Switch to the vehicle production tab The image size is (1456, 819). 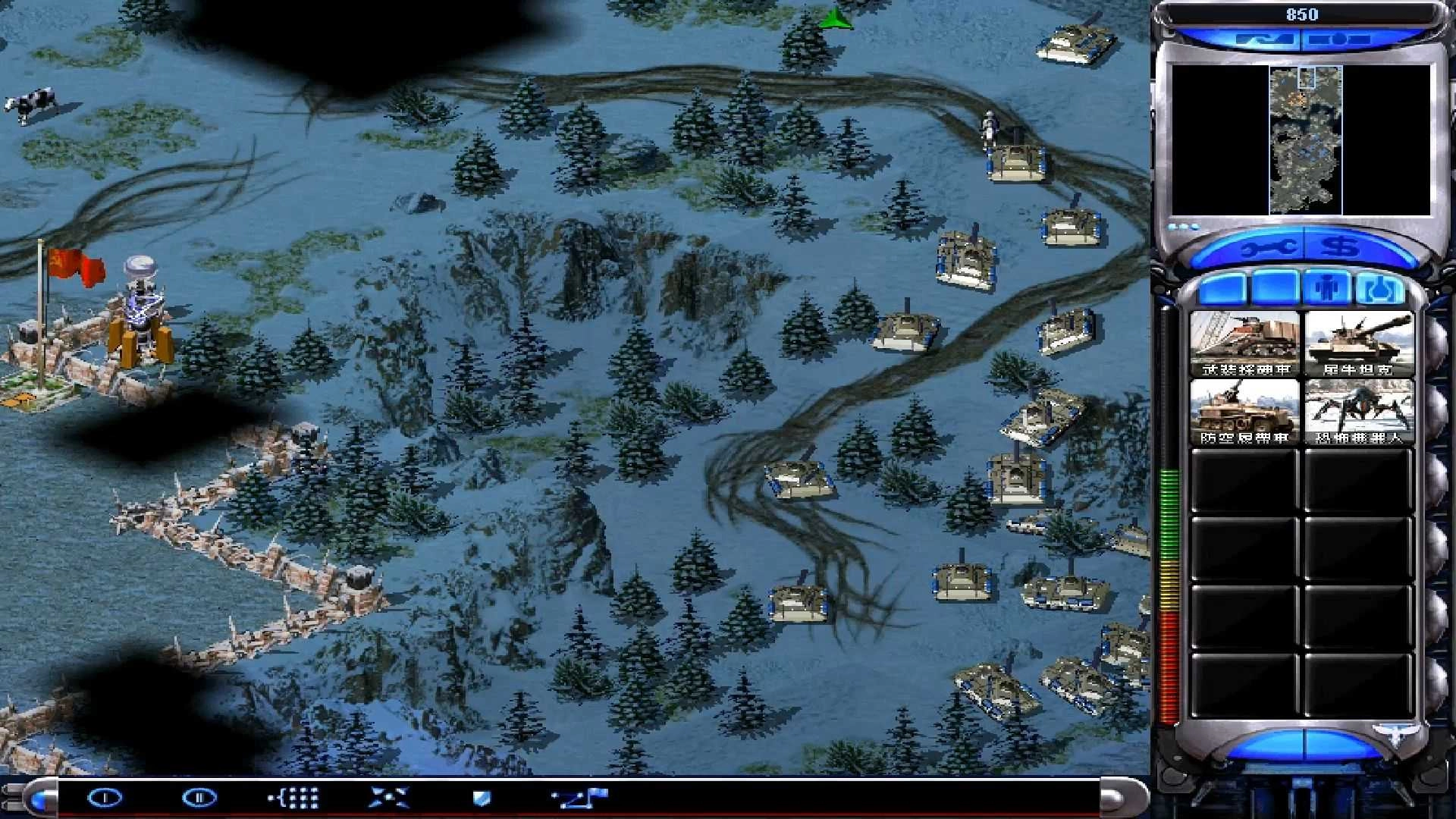pyautogui.click(x=1379, y=289)
